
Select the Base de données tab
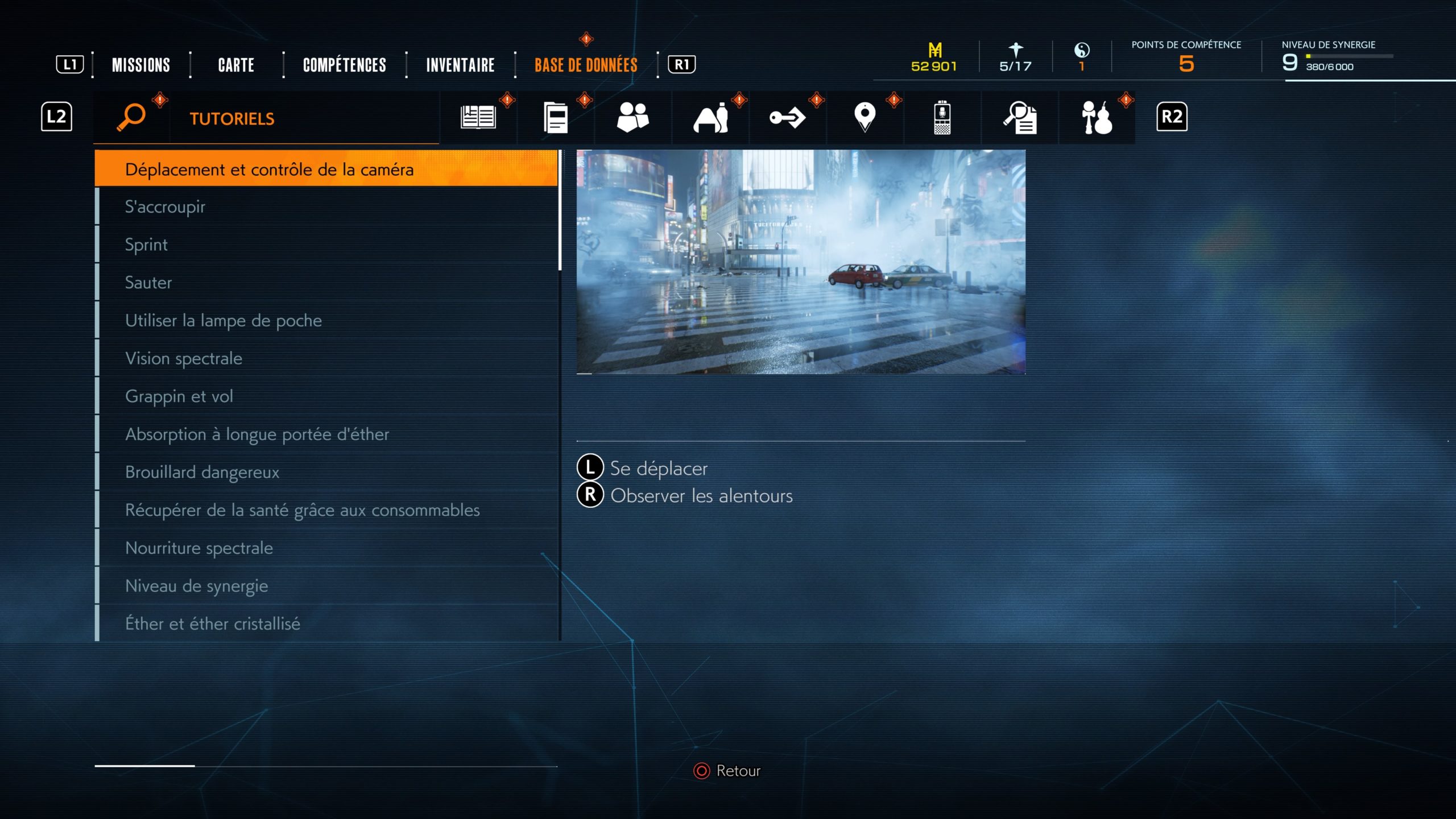[x=586, y=65]
